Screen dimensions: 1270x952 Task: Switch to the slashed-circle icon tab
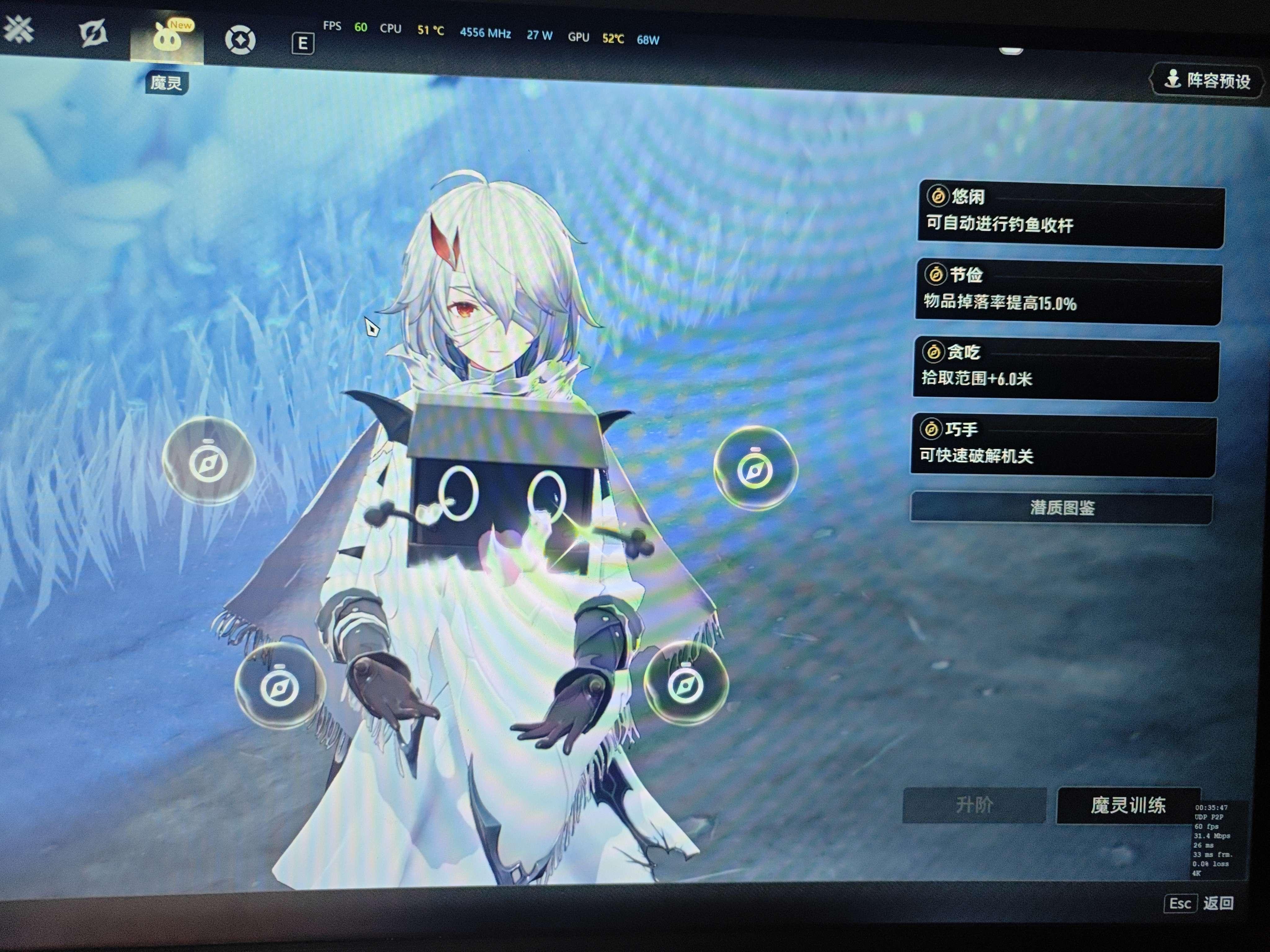coord(93,33)
